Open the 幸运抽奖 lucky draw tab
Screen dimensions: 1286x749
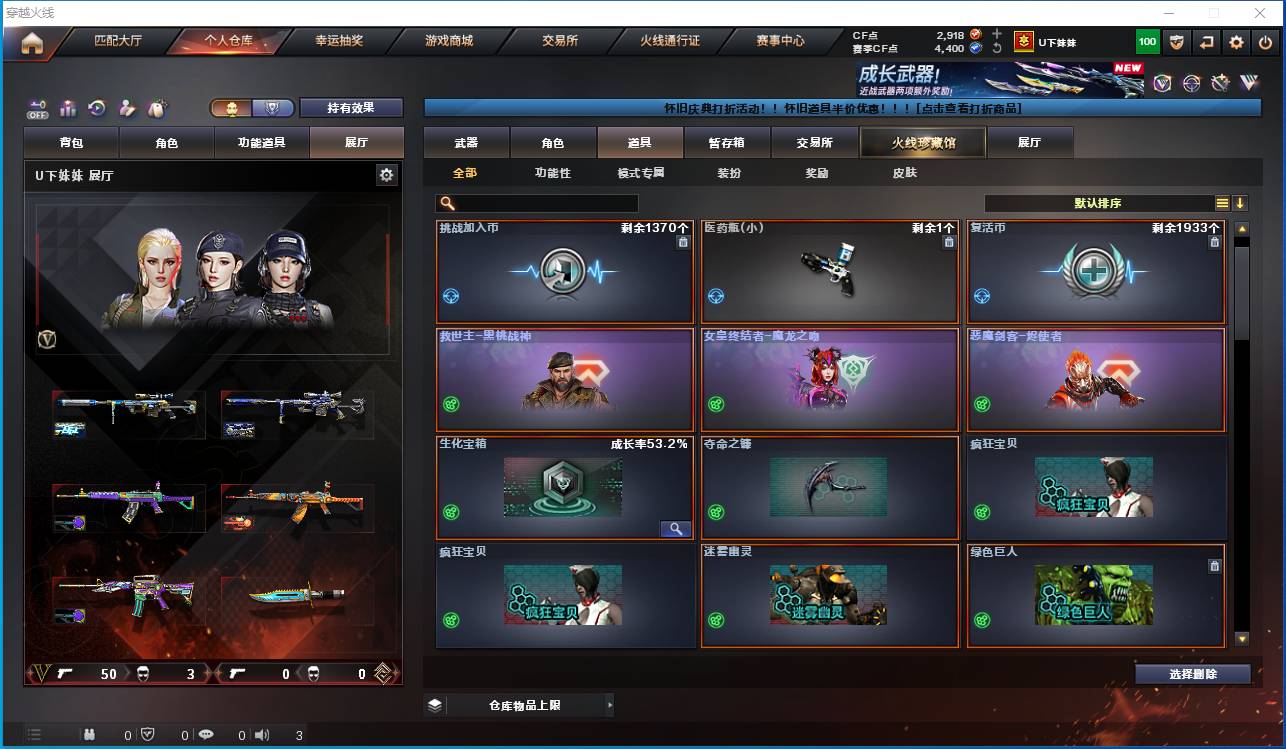339,42
